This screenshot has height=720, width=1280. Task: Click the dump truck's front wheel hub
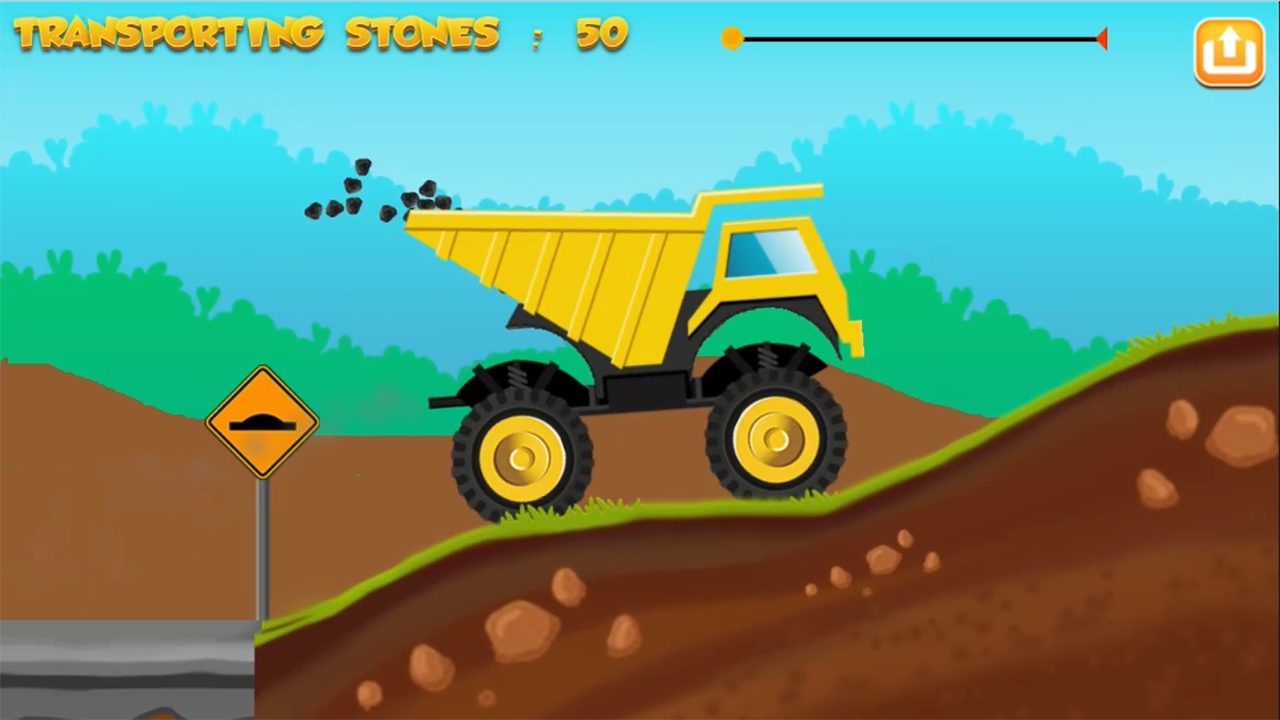tap(778, 438)
